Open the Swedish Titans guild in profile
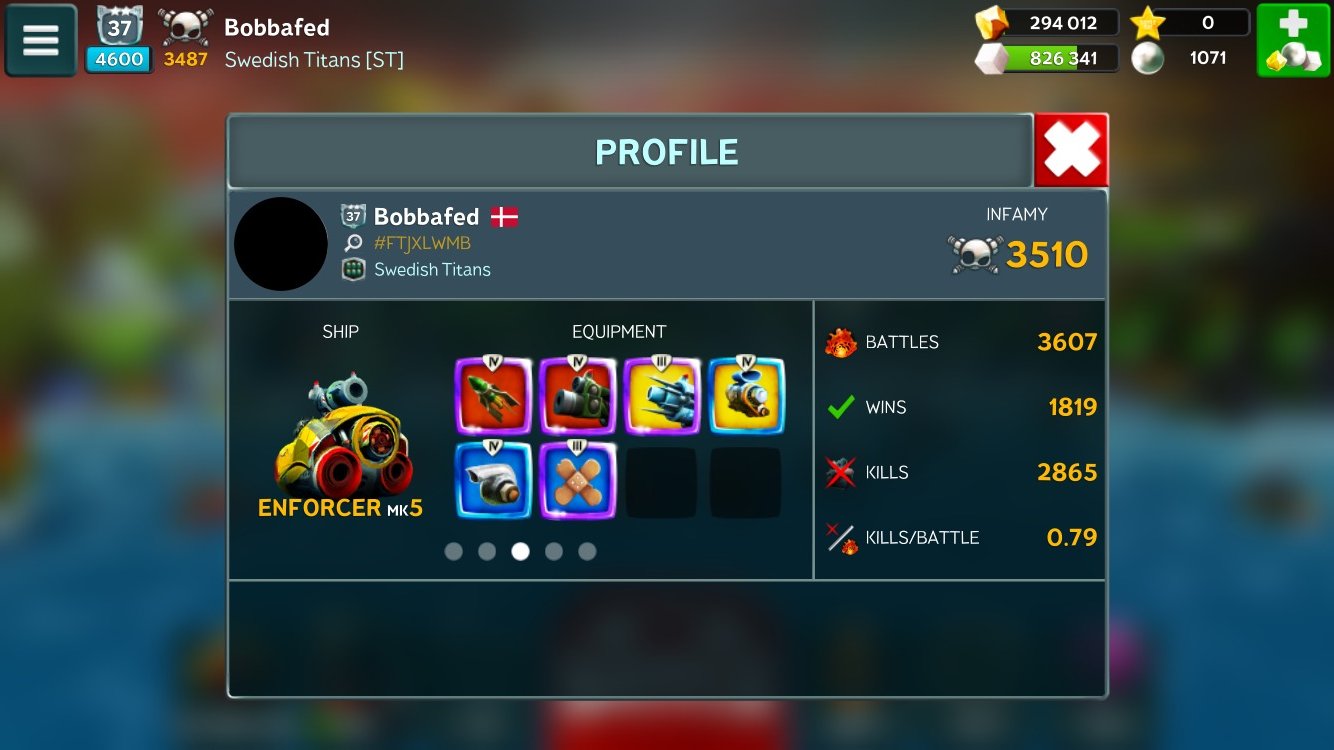1334x750 pixels. pos(431,269)
